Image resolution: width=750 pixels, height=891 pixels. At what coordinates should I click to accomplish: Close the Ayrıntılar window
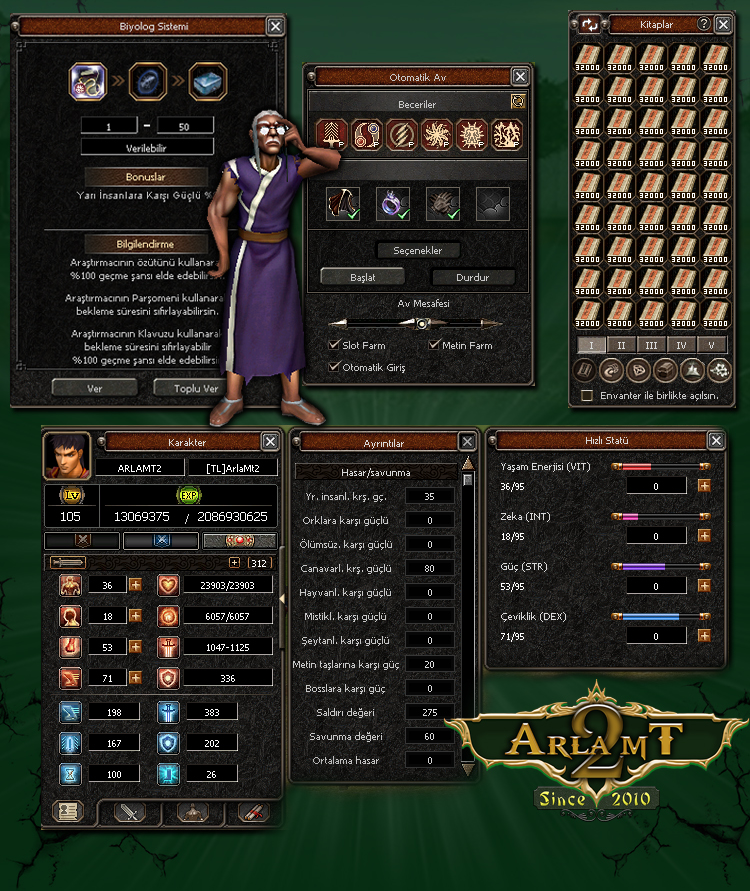(467, 441)
